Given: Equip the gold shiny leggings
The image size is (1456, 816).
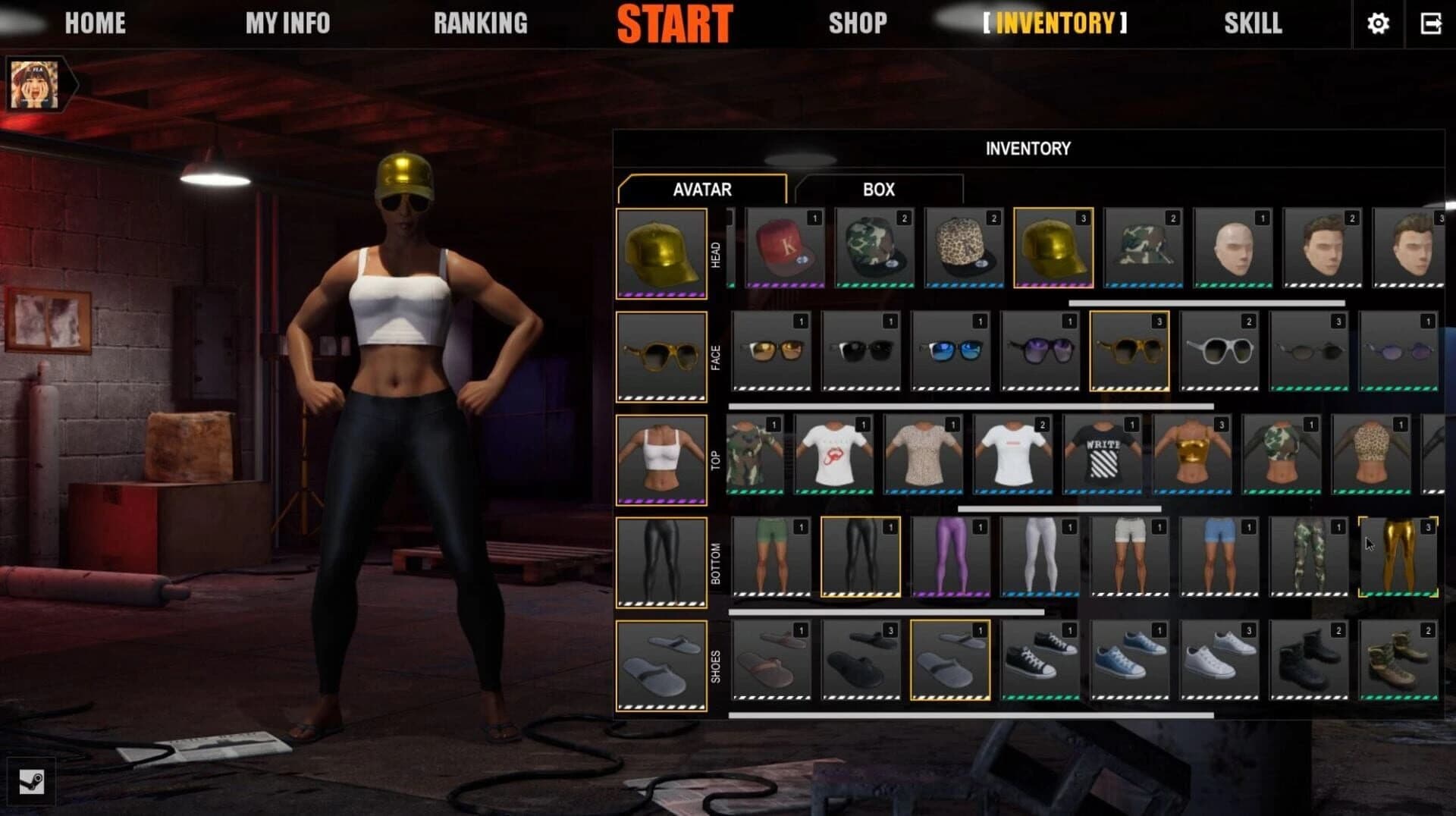Looking at the screenshot, I should [x=1399, y=556].
